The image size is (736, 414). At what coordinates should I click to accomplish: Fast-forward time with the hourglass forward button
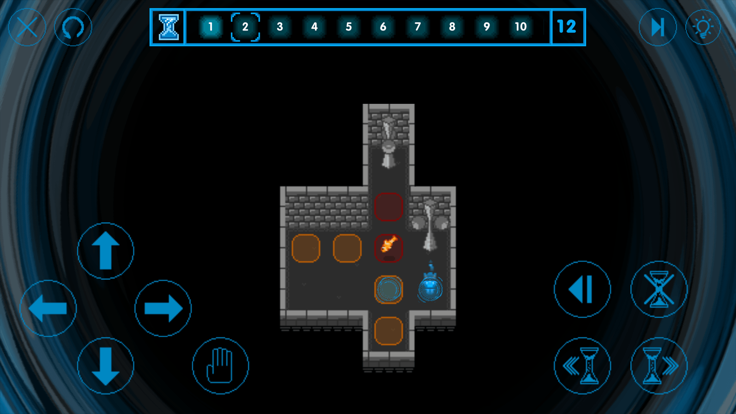click(659, 365)
